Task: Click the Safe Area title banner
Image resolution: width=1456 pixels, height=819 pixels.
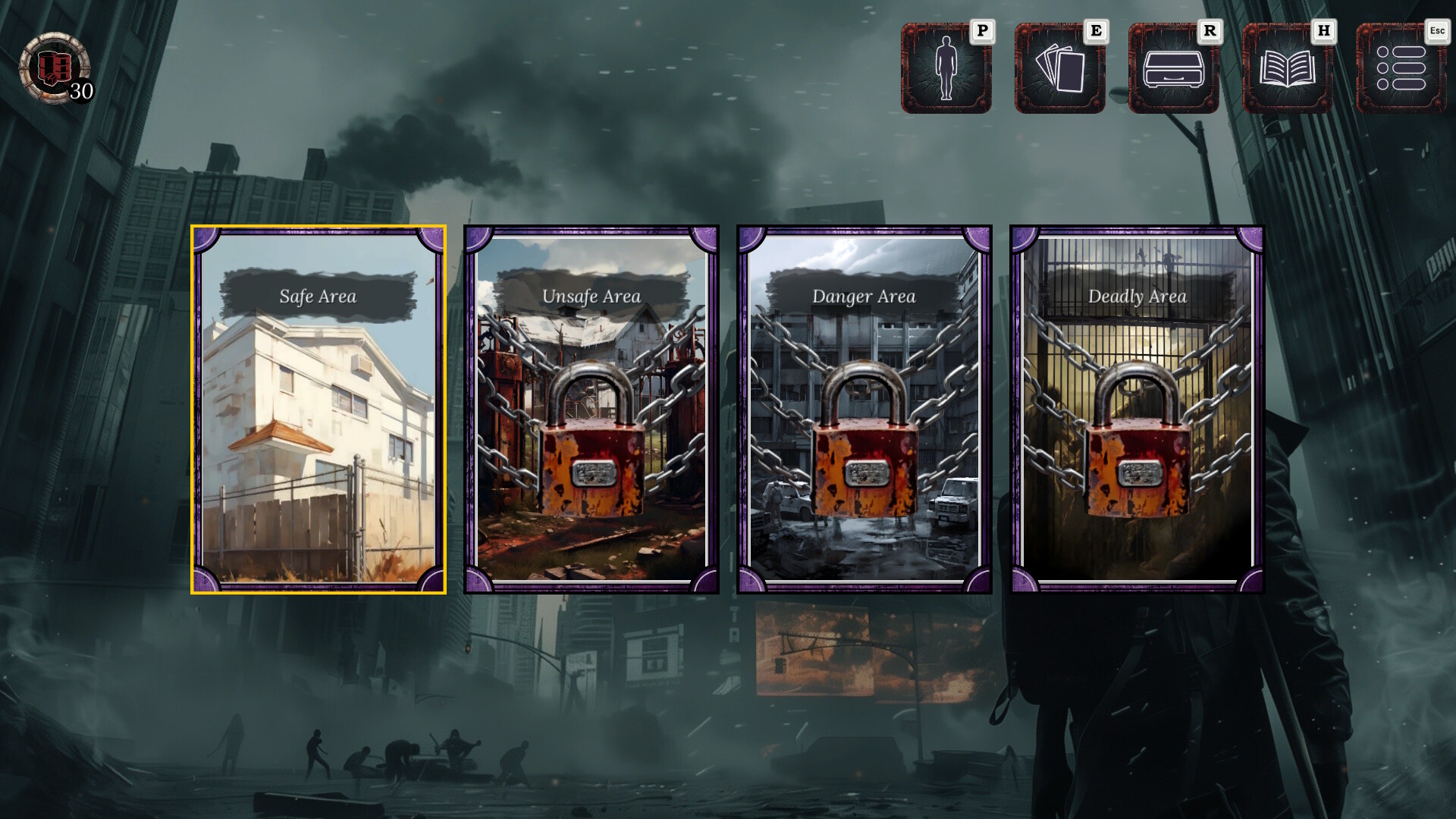Action: pos(318,296)
